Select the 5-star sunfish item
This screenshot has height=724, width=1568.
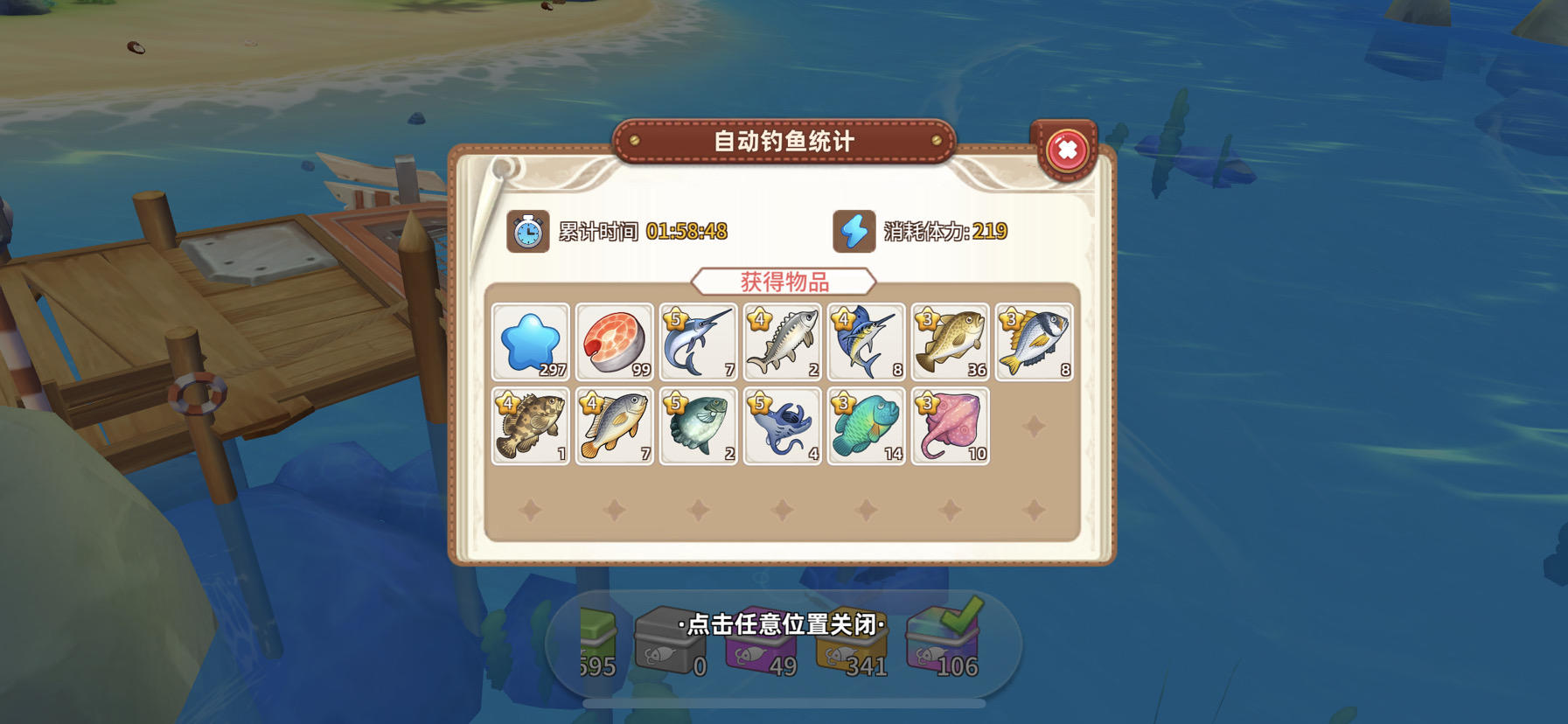pyautogui.click(x=698, y=427)
